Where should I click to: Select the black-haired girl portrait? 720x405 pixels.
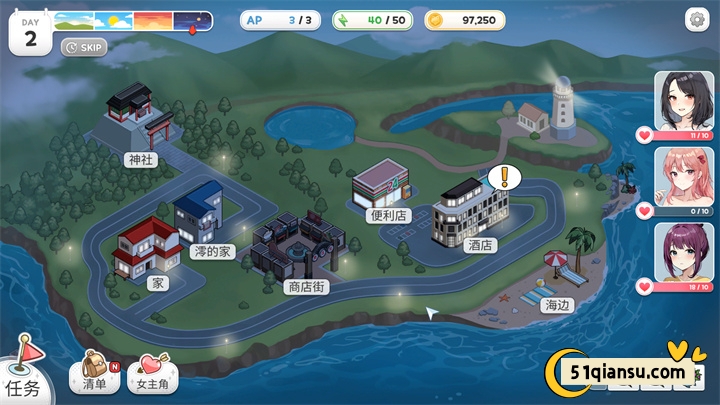684,103
